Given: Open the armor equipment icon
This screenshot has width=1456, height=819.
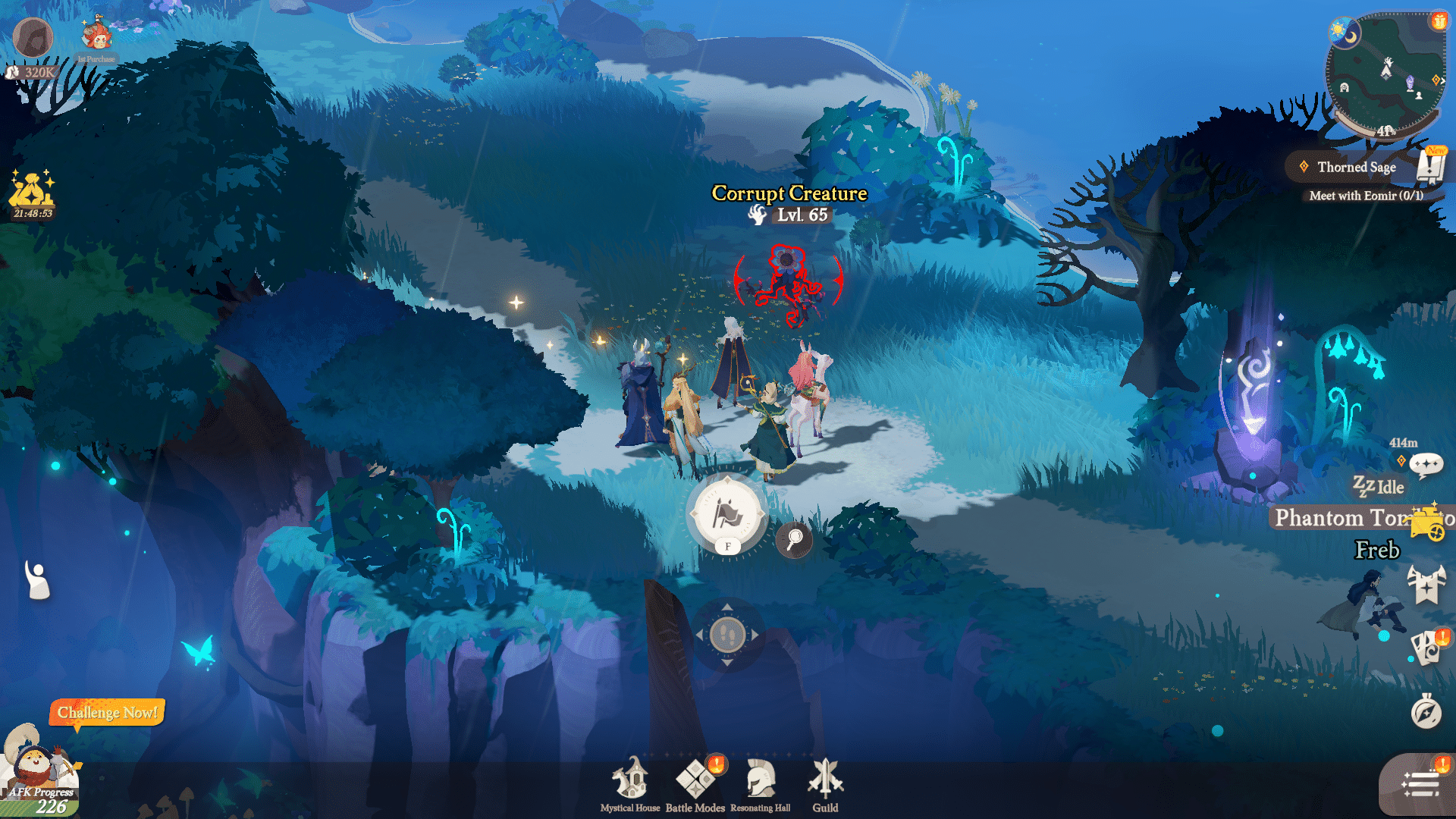Looking at the screenshot, I should pos(1426,585).
